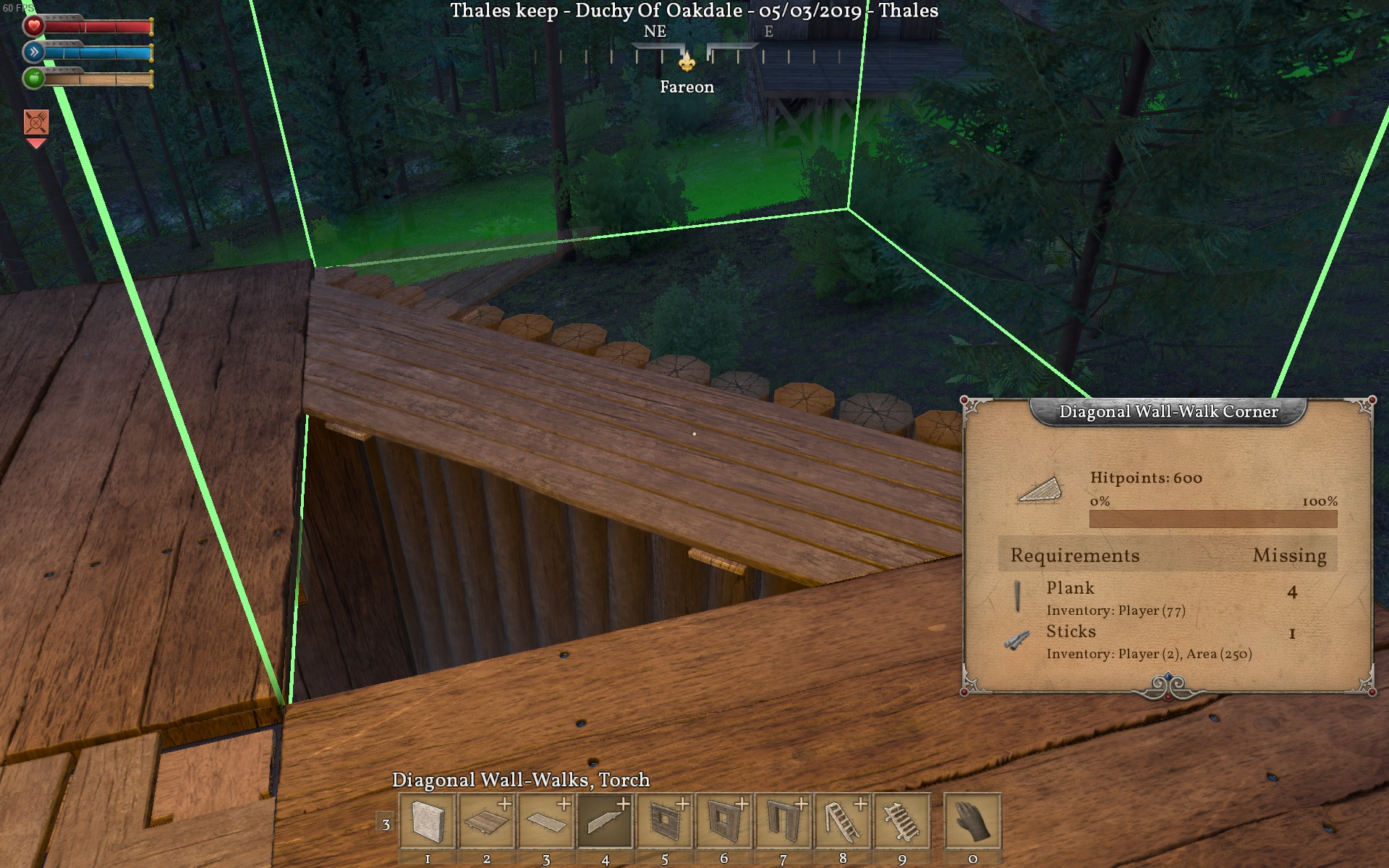Pick the flat stone slab in slot 3
Image resolution: width=1389 pixels, height=868 pixels.
point(546,822)
